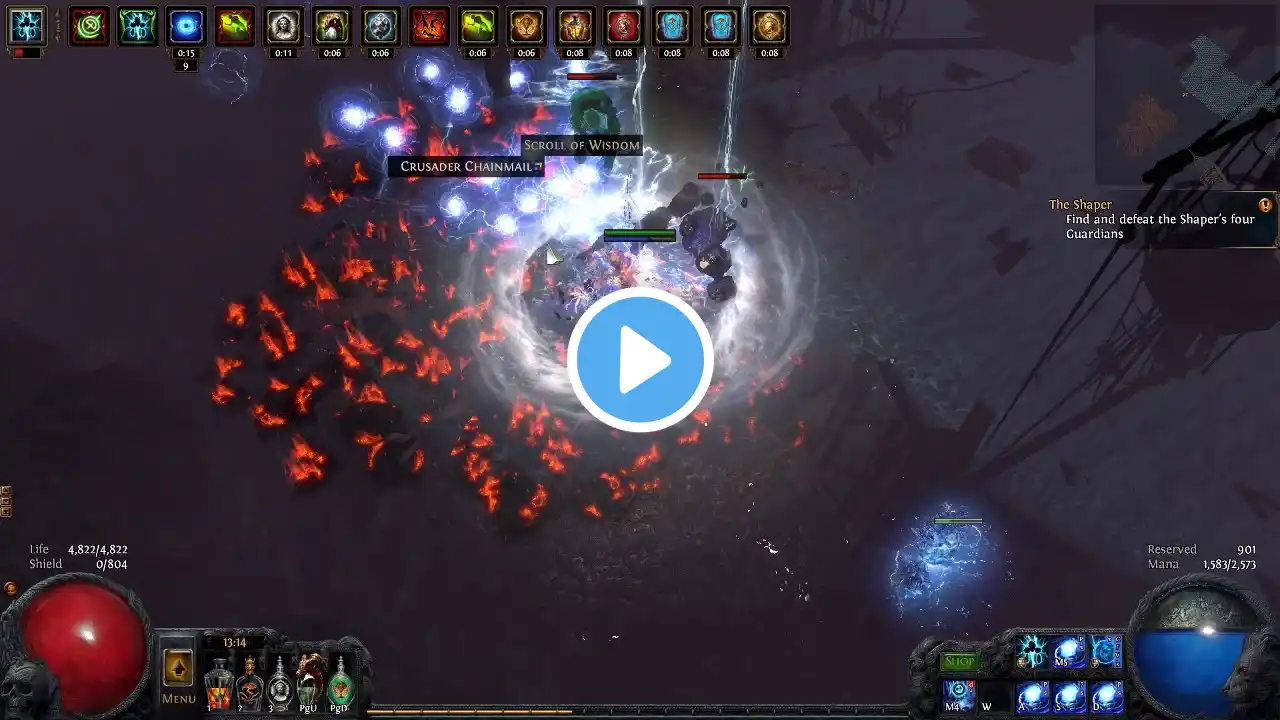Click the Shaper quest tracker entry
The height and width of the screenshot is (720, 1280).
[x=1160, y=220]
